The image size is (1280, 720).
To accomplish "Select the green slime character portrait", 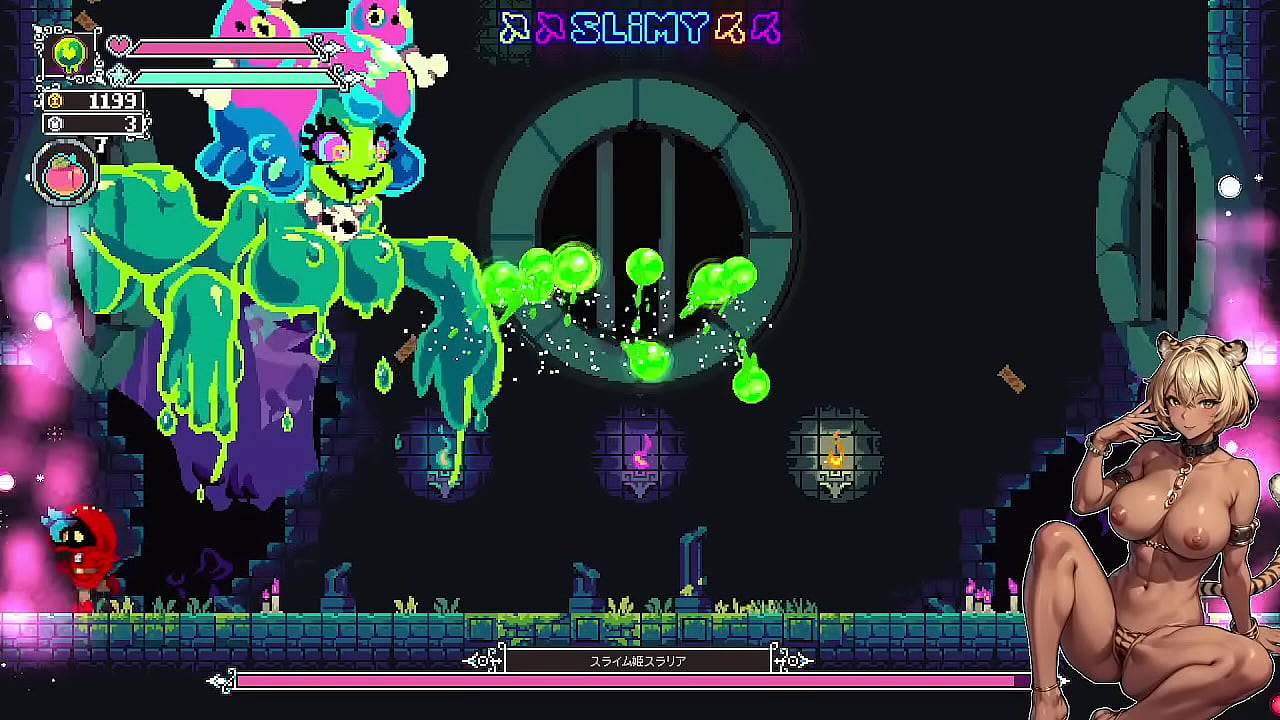I will click(70, 54).
